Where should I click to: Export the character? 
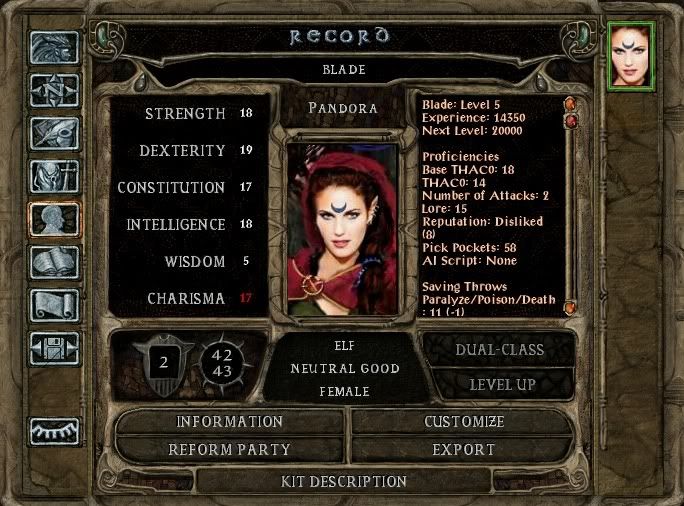click(464, 450)
